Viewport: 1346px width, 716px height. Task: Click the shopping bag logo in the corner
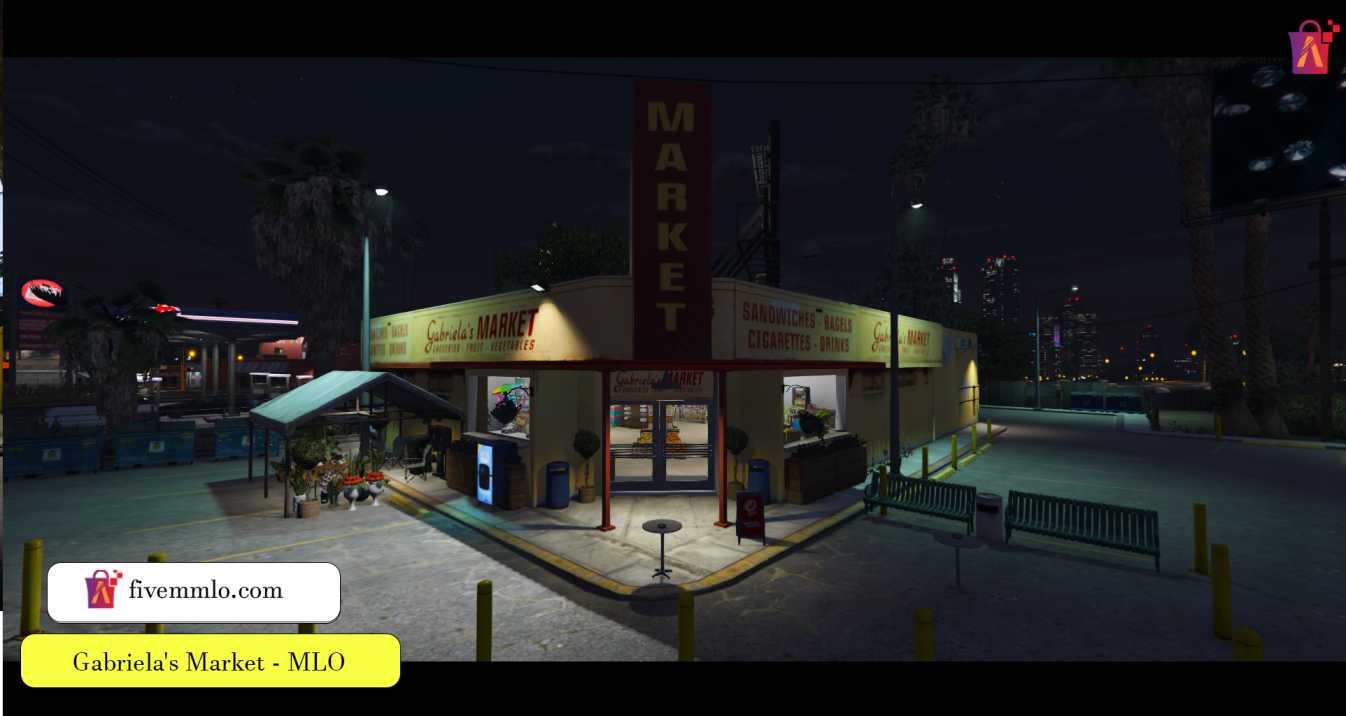coord(1312,46)
